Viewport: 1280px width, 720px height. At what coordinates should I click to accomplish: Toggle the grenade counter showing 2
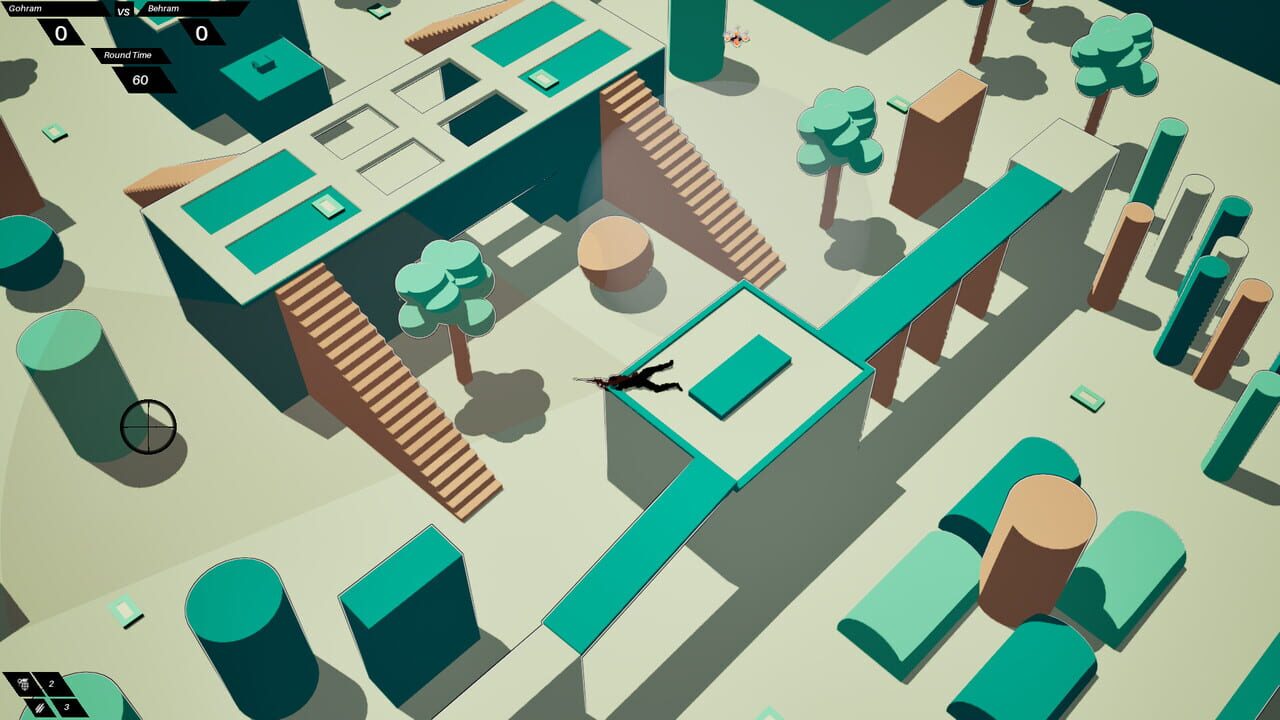(51, 683)
